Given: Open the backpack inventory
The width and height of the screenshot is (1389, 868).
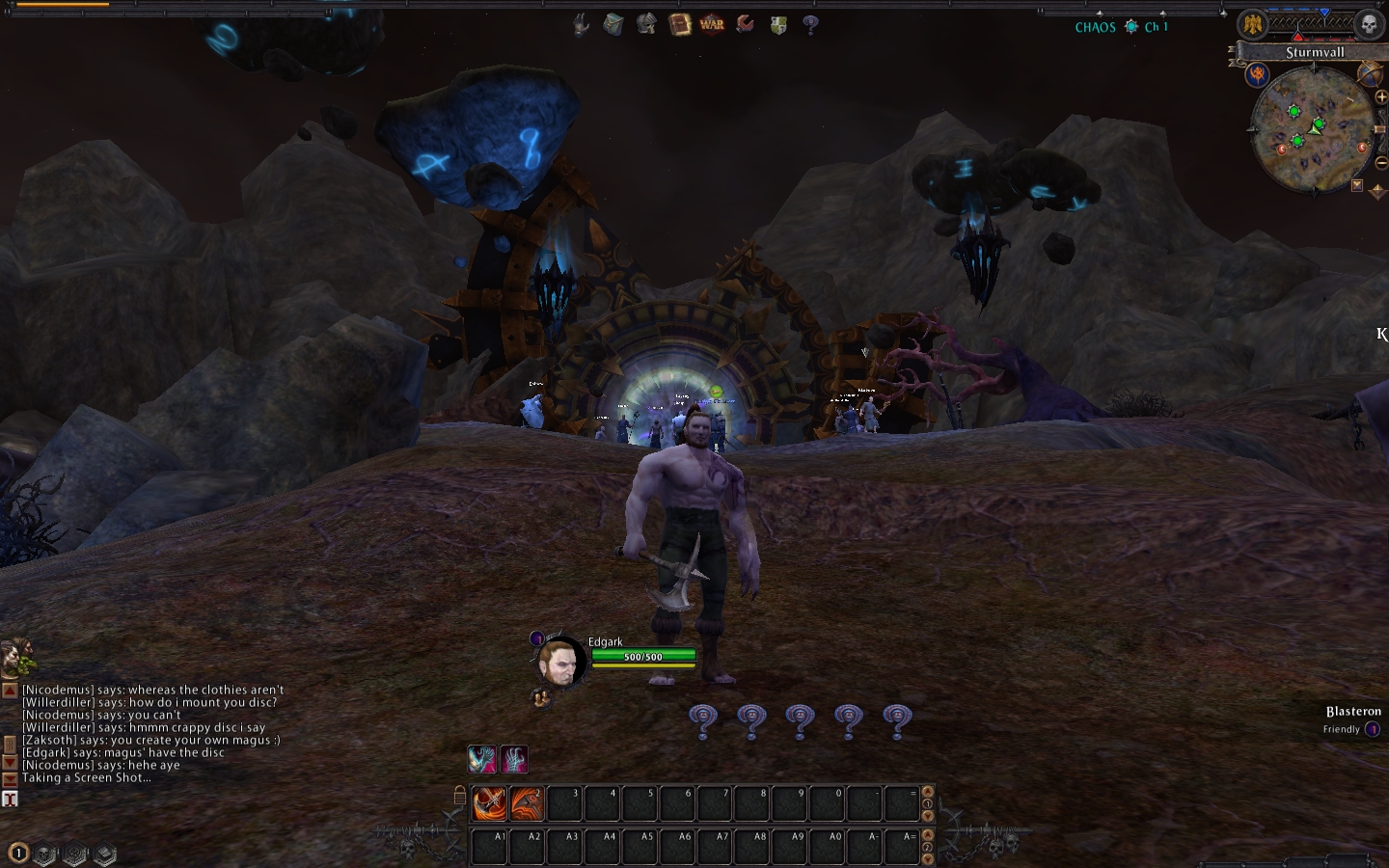Looking at the screenshot, I should [613, 24].
